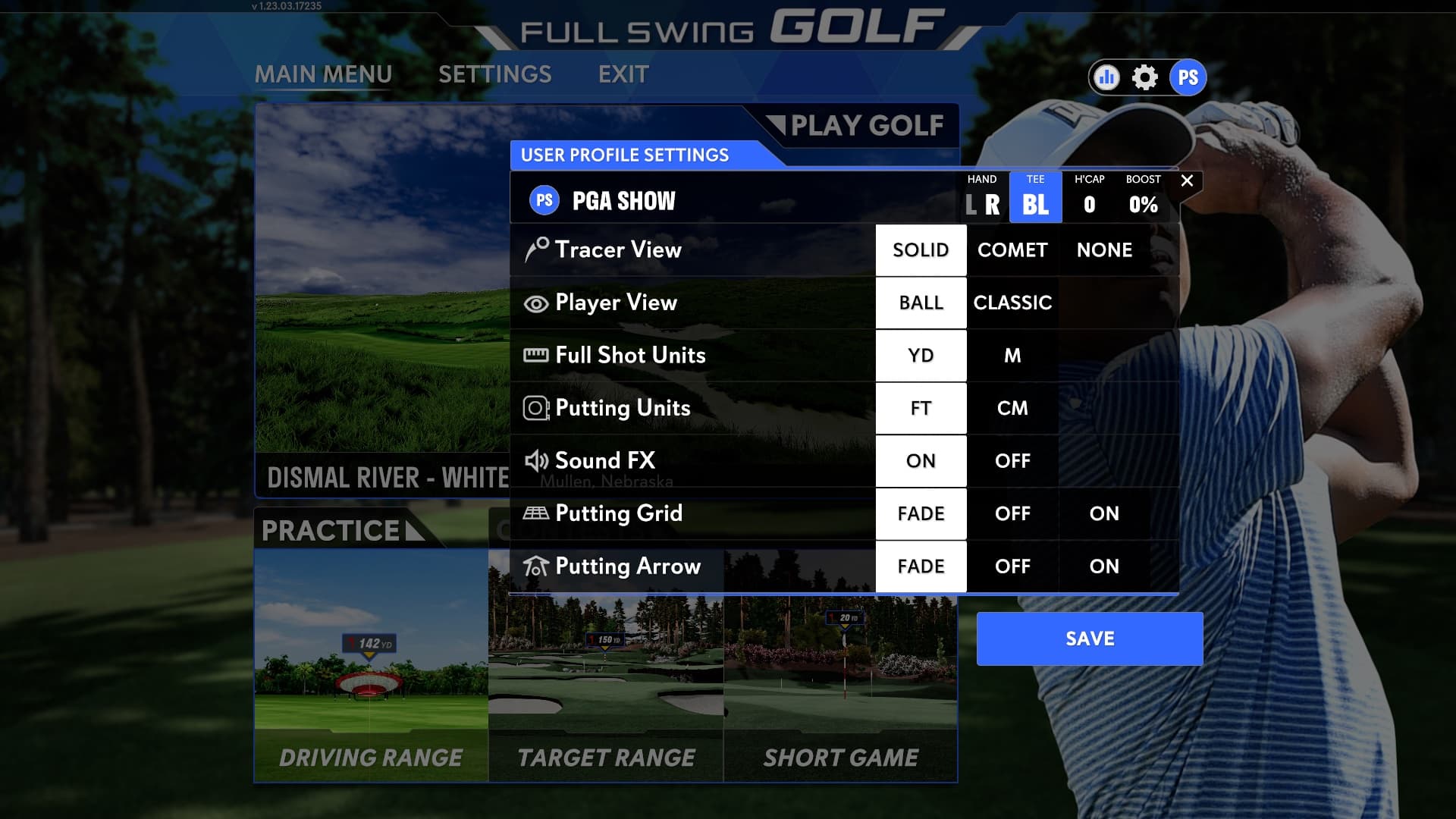Viewport: 1456px width, 819px height.
Task: Click the Full Shot Units keyboard icon
Action: coord(537,355)
